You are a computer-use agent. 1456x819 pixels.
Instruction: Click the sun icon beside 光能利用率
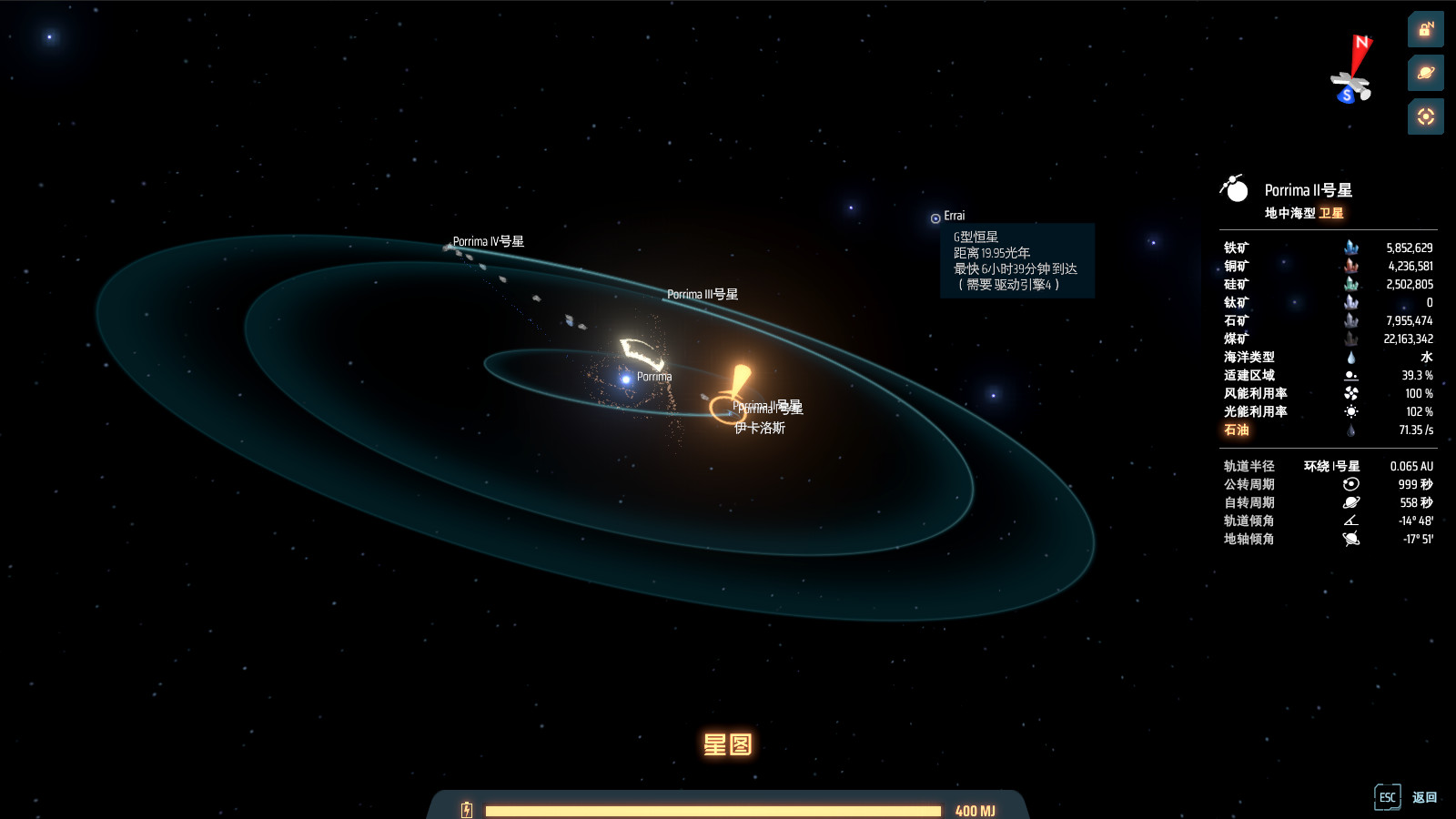tap(1352, 411)
